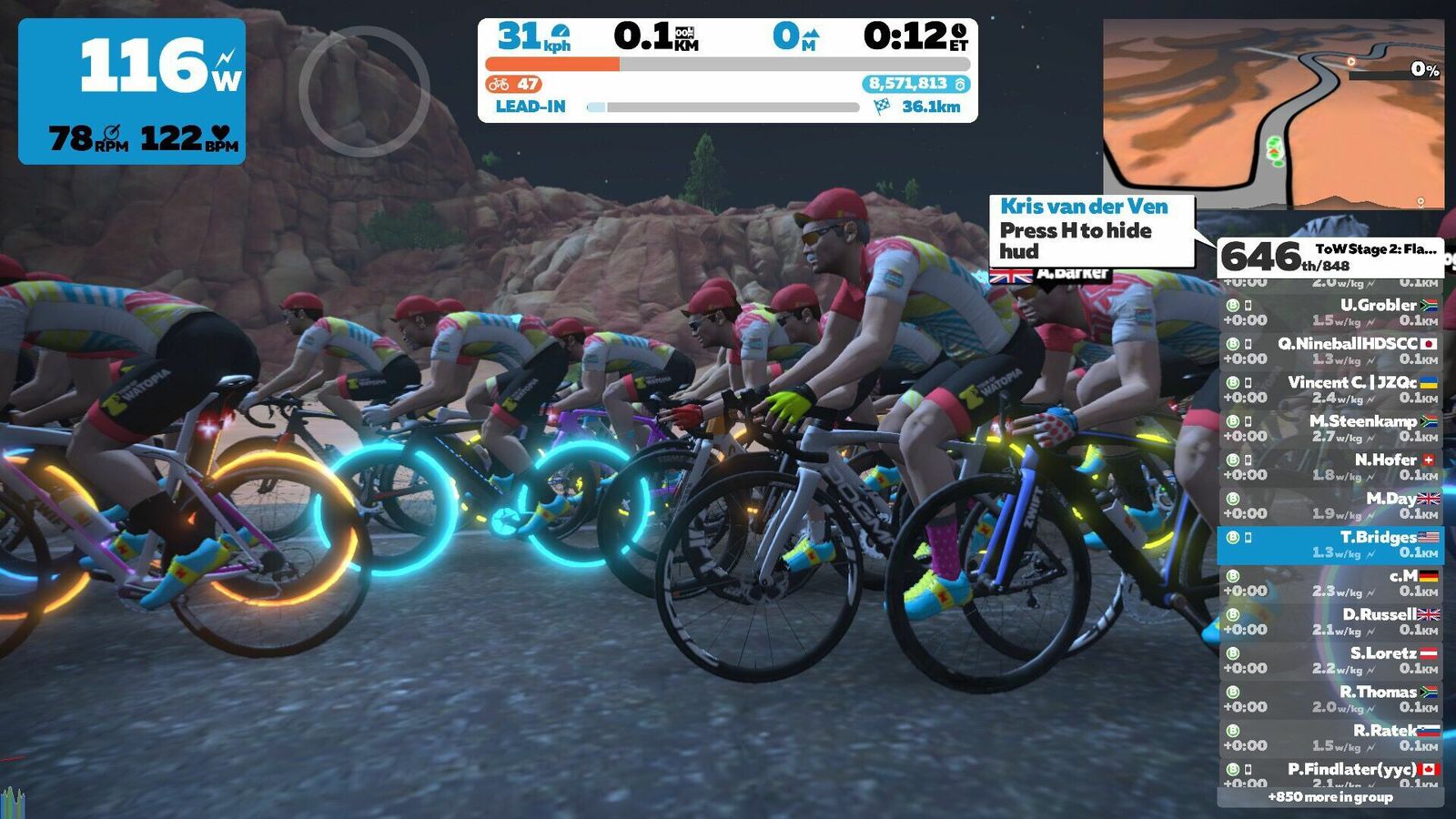
Task: Click N.Hofer rider row
Action: [1330, 467]
